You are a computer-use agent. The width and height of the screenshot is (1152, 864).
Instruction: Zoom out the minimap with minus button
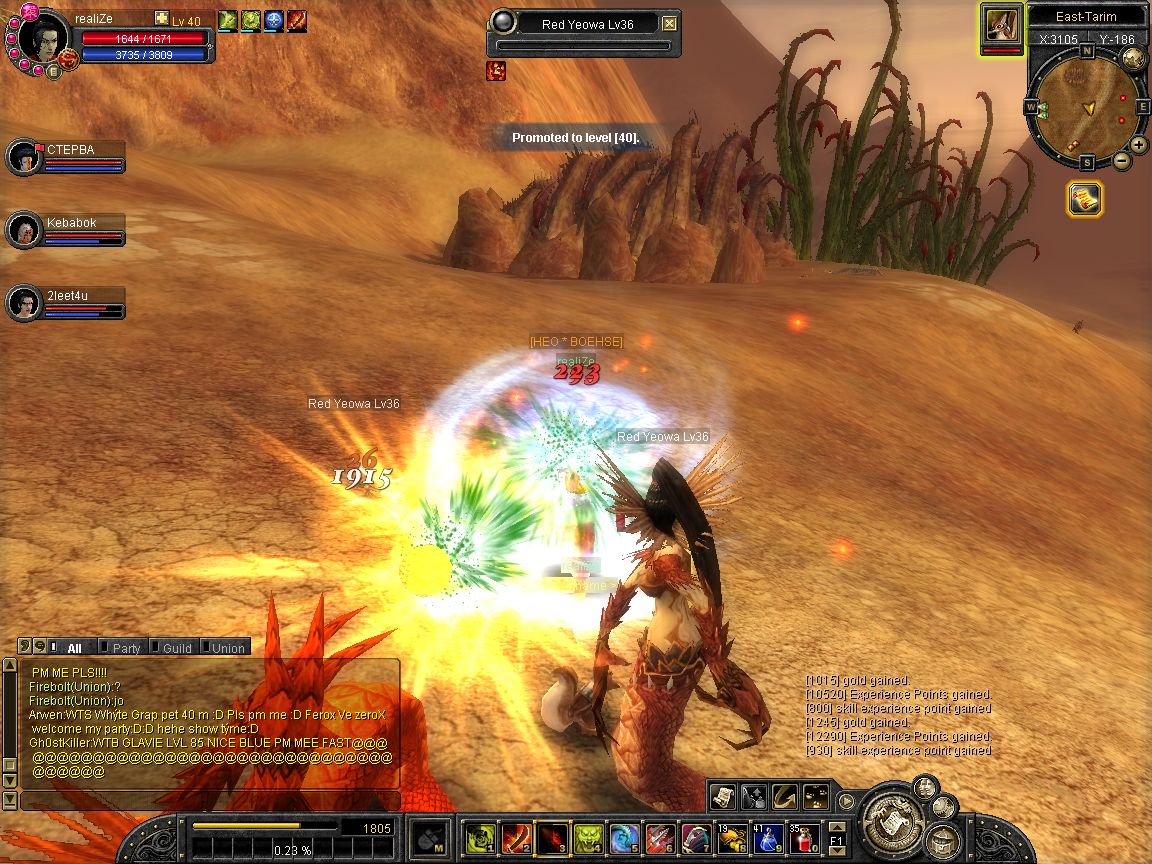pos(1122,161)
